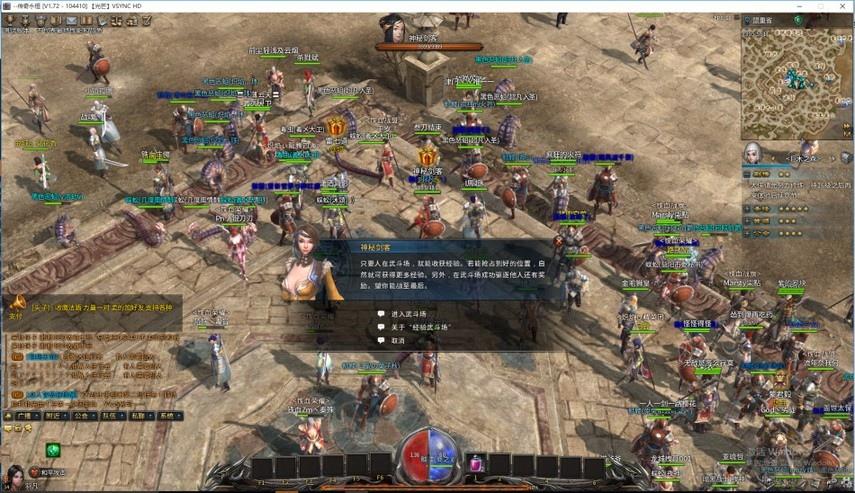
Task: Click the megaphone broadcast icon above chat
Action: click(17, 302)
